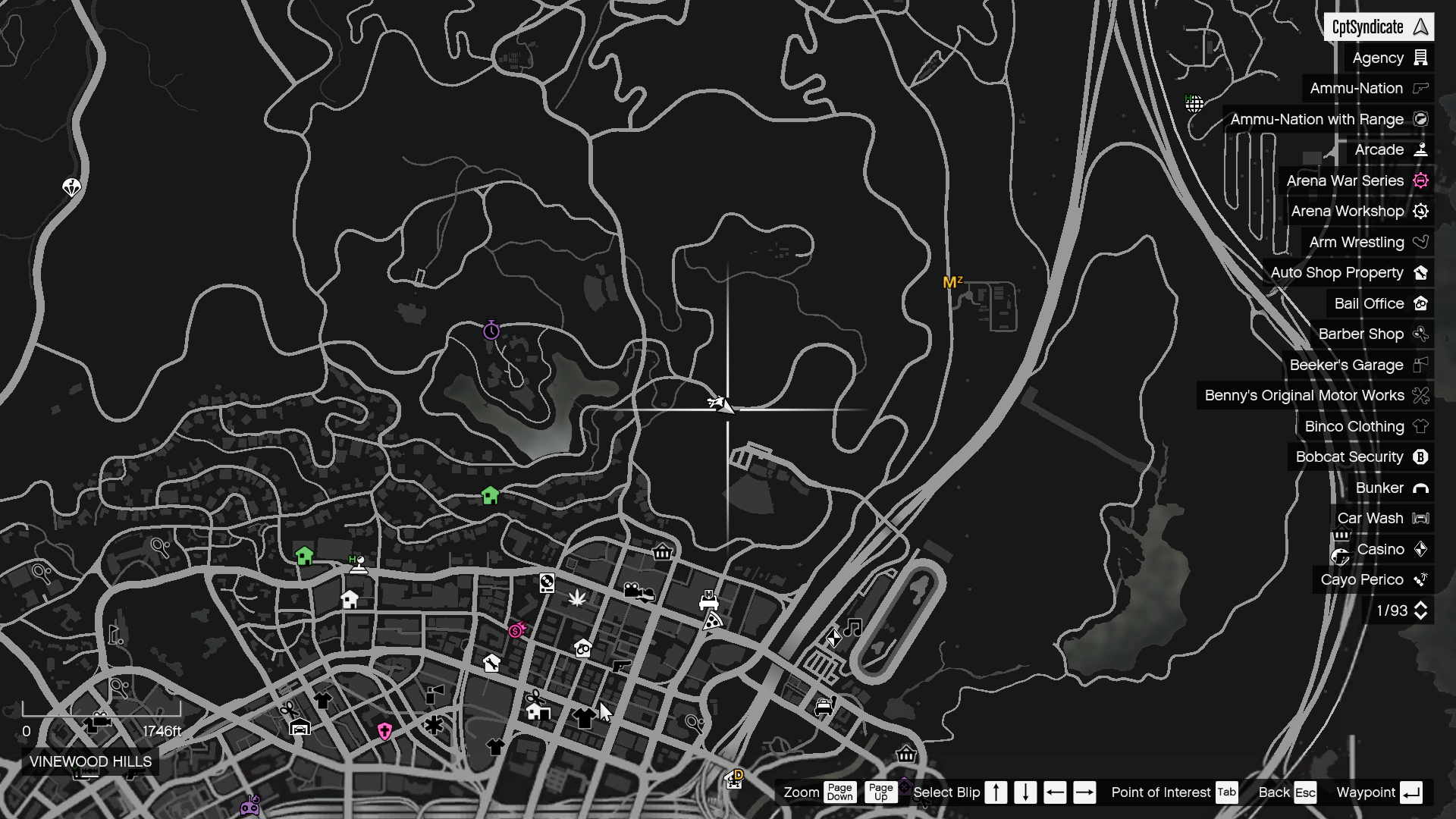Click the Benny's Original Motor Works wrench icon
The height and width of the screenshot is (819, 1456).
(1420, 395)
